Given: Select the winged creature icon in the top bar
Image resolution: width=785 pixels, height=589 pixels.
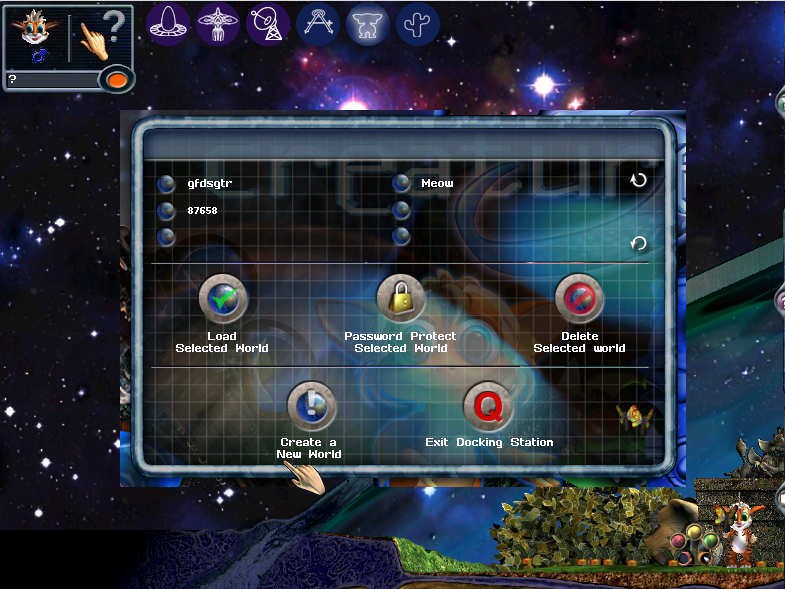Looking at the screenshot, I should pyautogui.click(x=219, y=22).
